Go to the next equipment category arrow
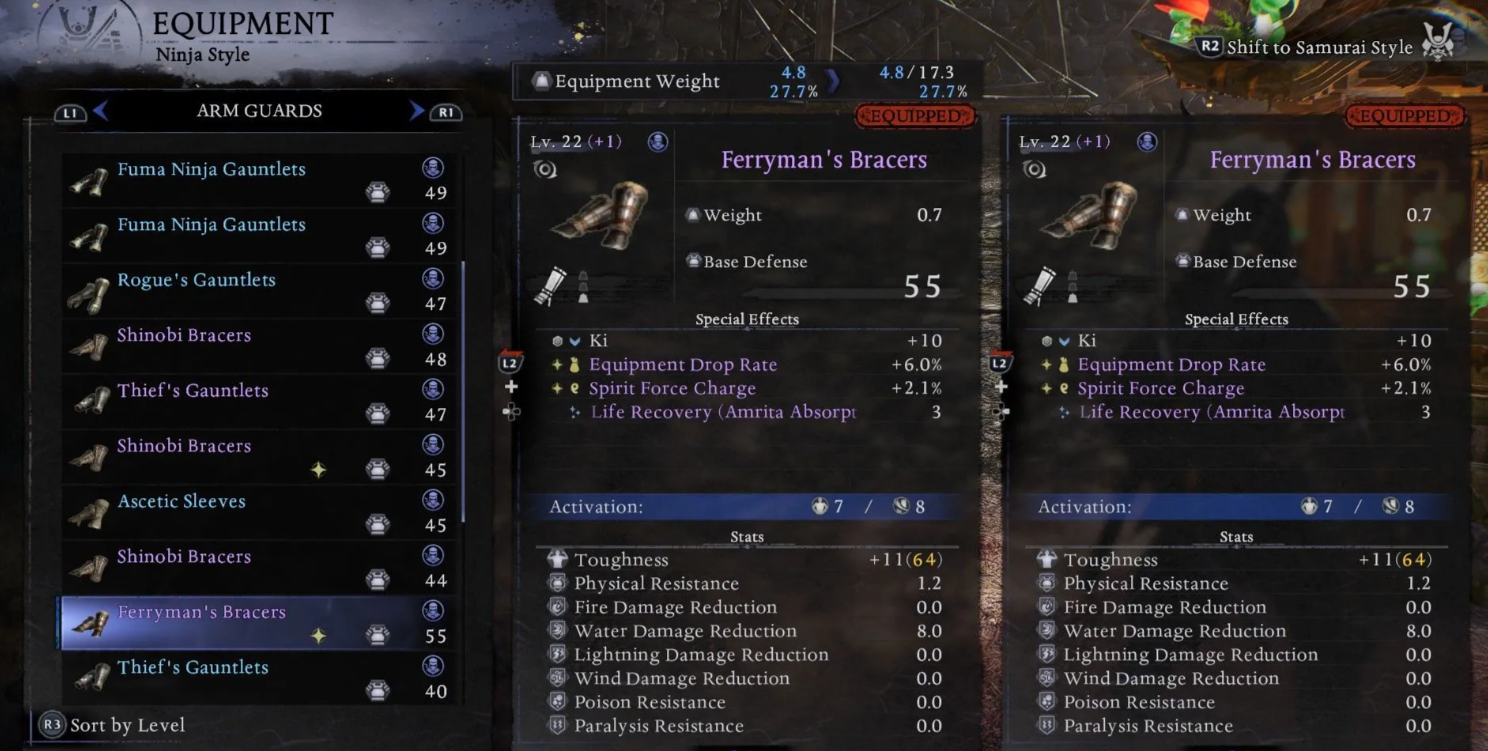 tap(417, 111)
